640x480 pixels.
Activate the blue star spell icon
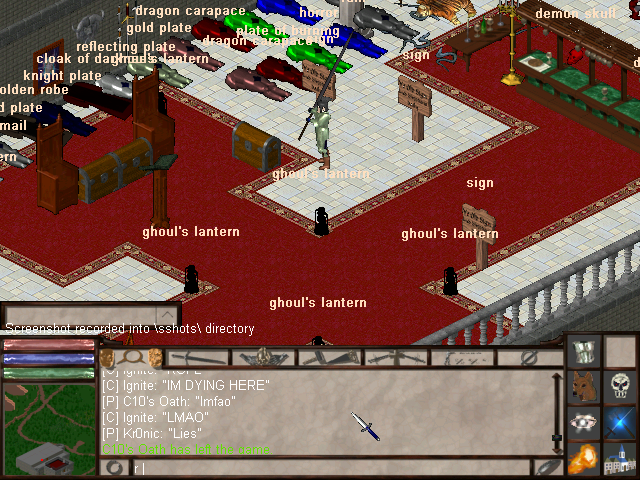click(621, 423)
